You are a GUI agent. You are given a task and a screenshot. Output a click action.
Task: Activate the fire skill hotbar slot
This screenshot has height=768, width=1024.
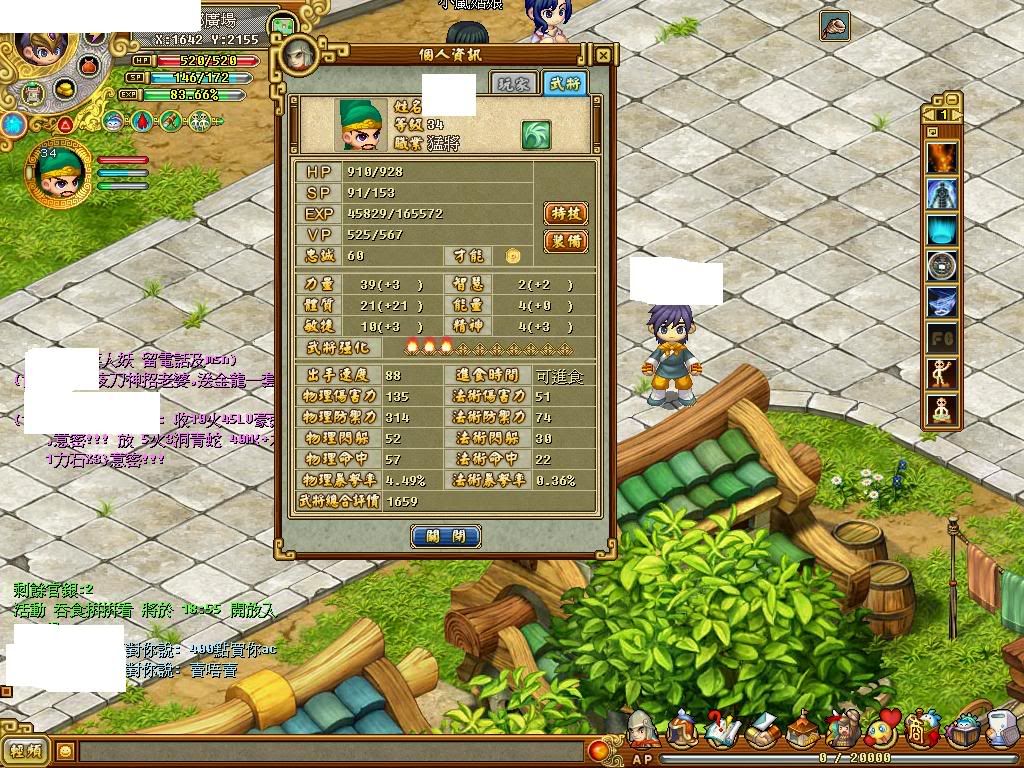click(941, 159)
